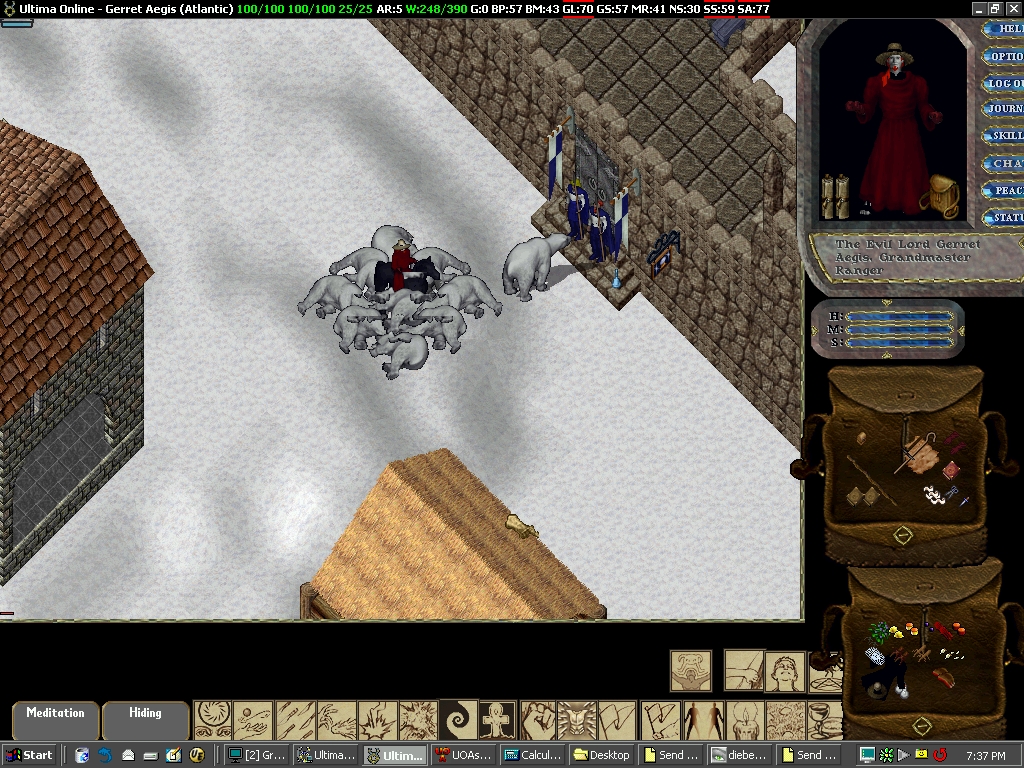Open the character Status window

pos(1005,217)
